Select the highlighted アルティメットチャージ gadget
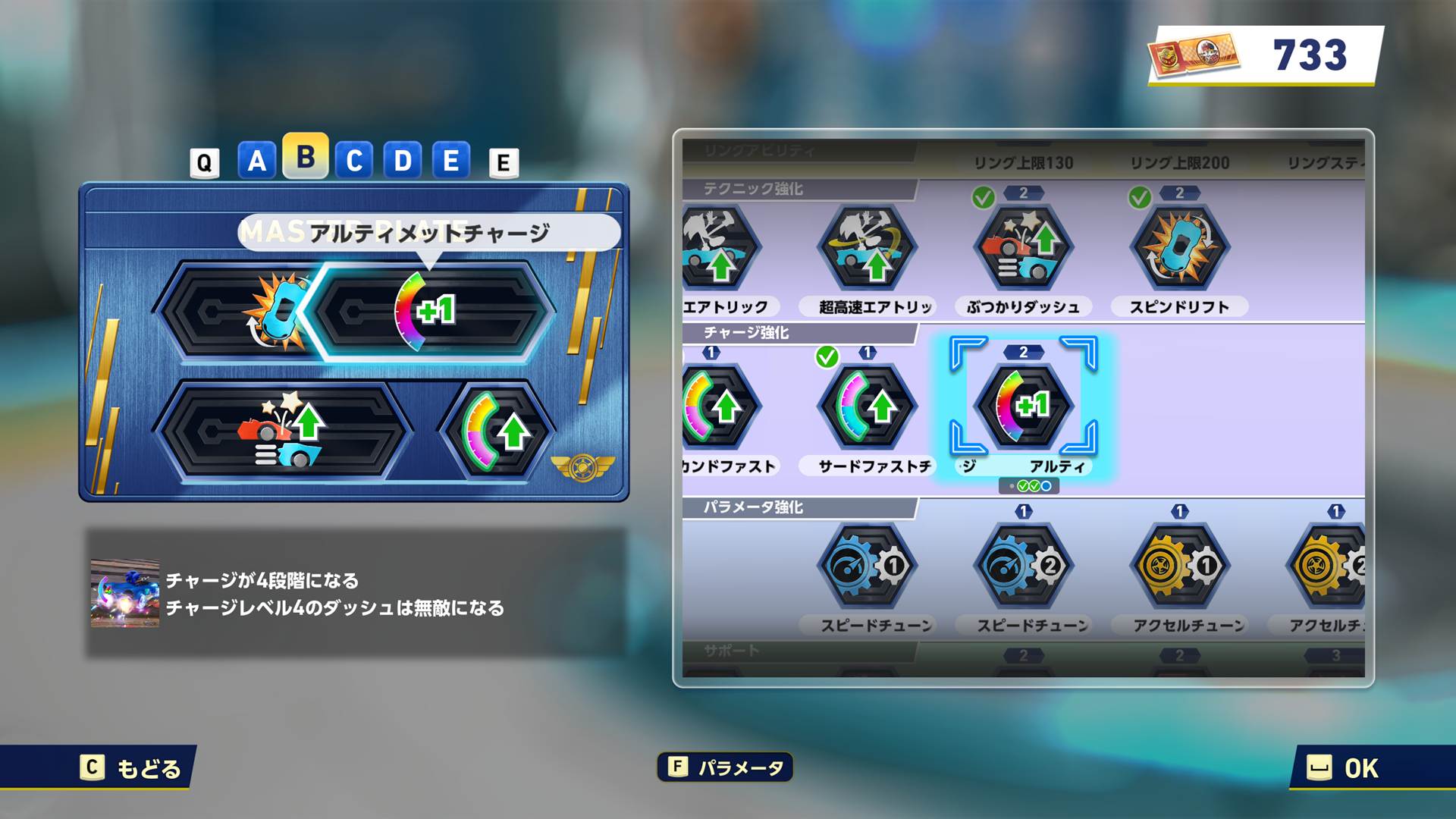This screenshot has width=1456, height=819. (1023, 406)
